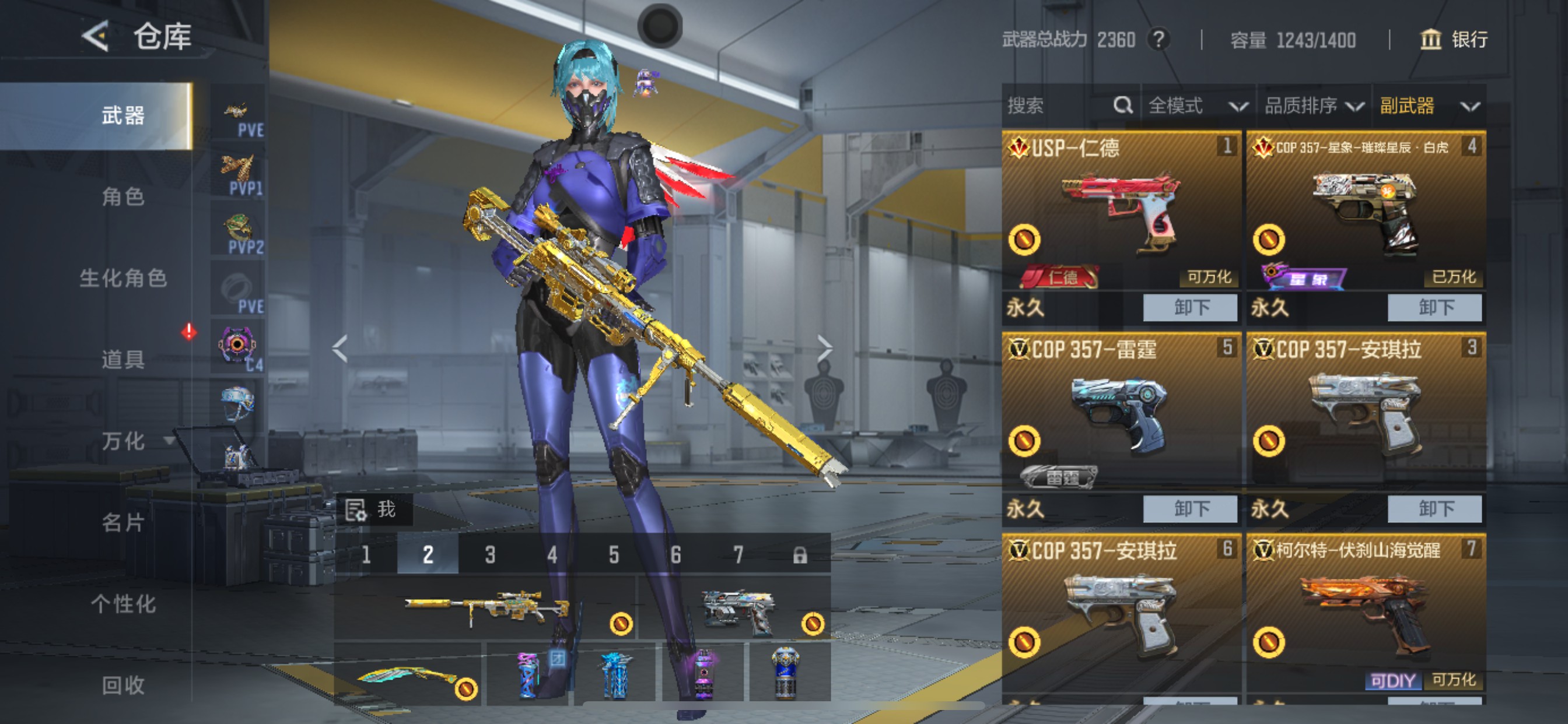Show weapon power help question mark
The height and width of the screenshot is (724, 1568).
coord(1158,40)
